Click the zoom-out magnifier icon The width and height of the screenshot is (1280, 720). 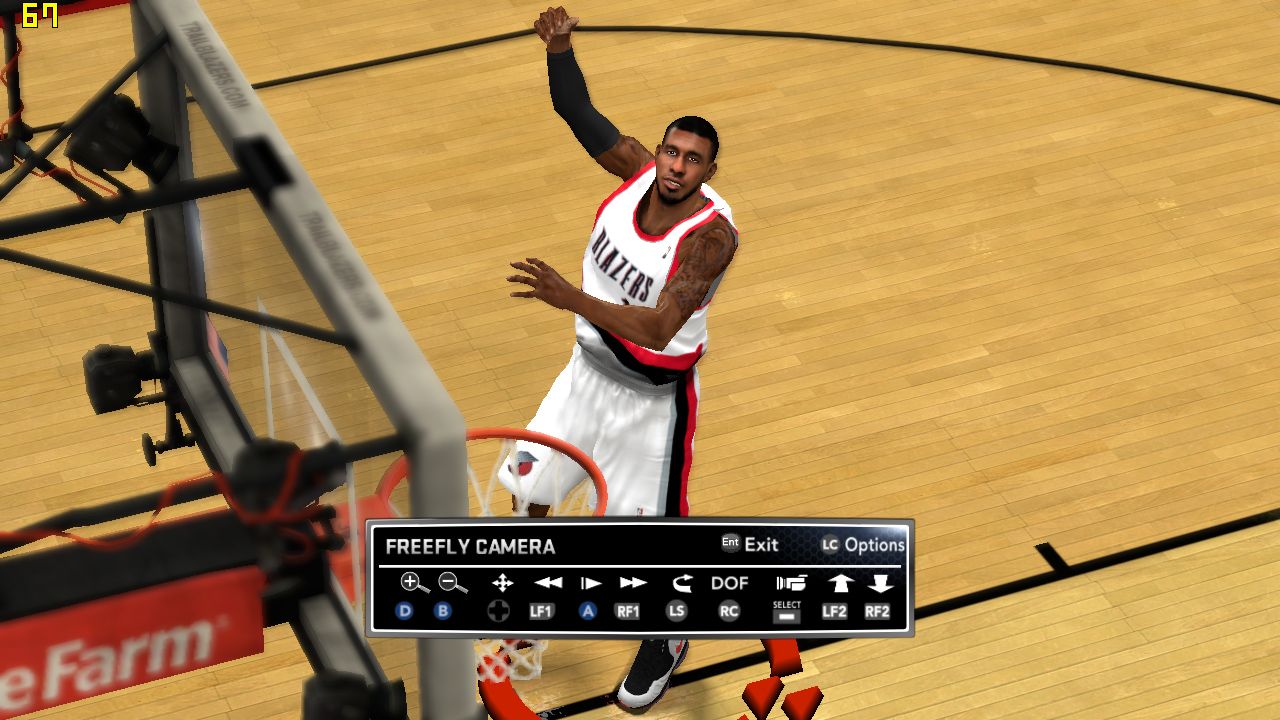(452, 583)
